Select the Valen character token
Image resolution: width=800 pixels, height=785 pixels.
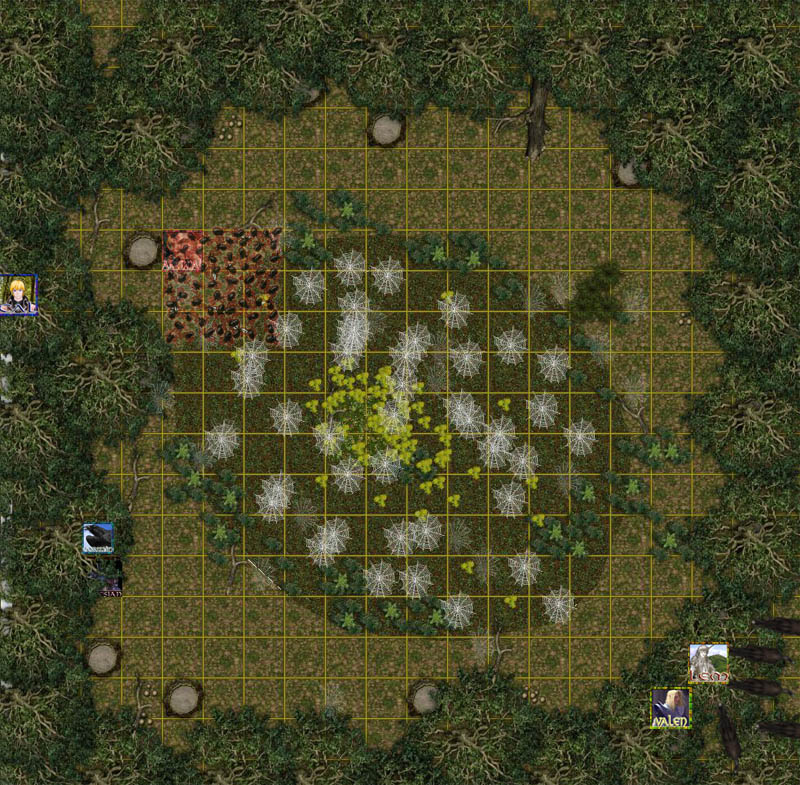pos(670,708)
